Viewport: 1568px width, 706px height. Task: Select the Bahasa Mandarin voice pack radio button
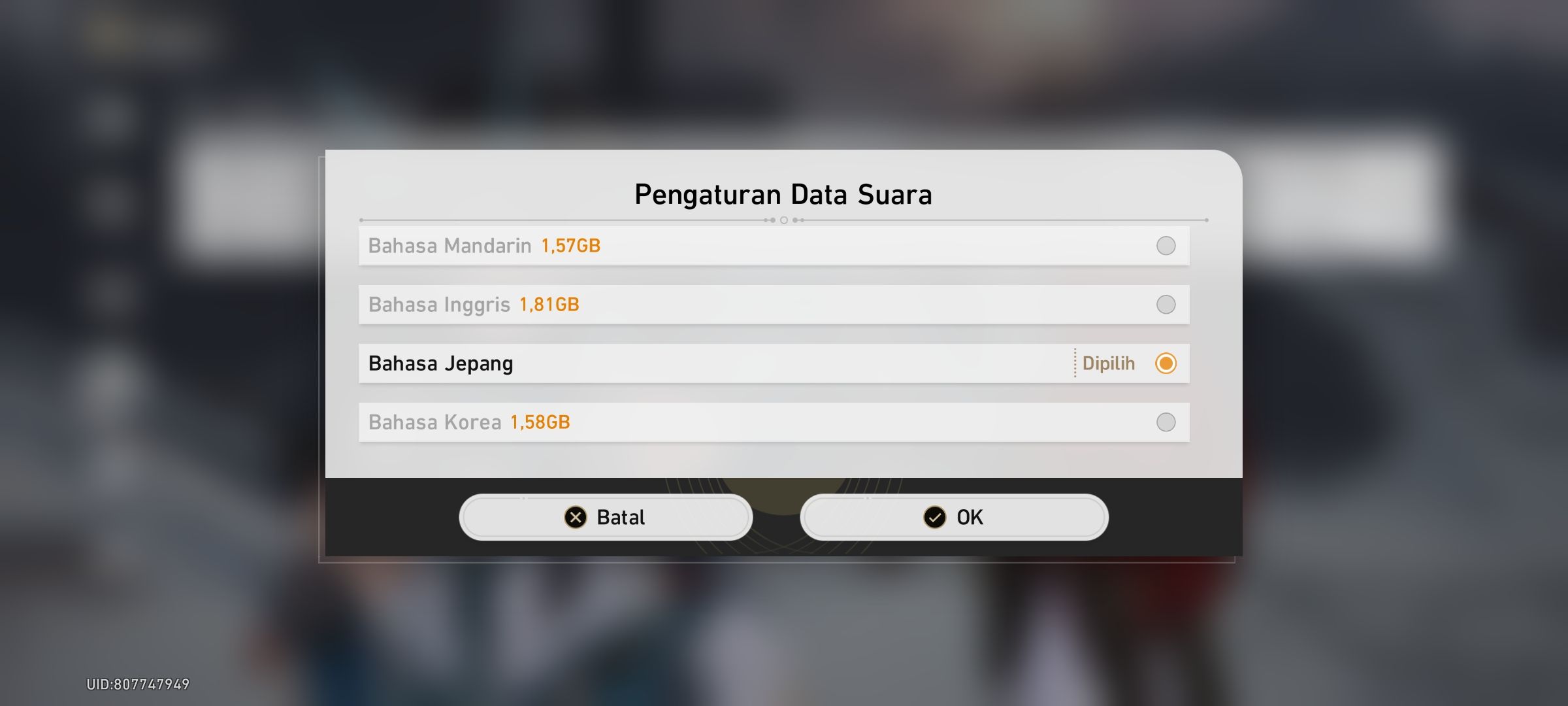1166,245
